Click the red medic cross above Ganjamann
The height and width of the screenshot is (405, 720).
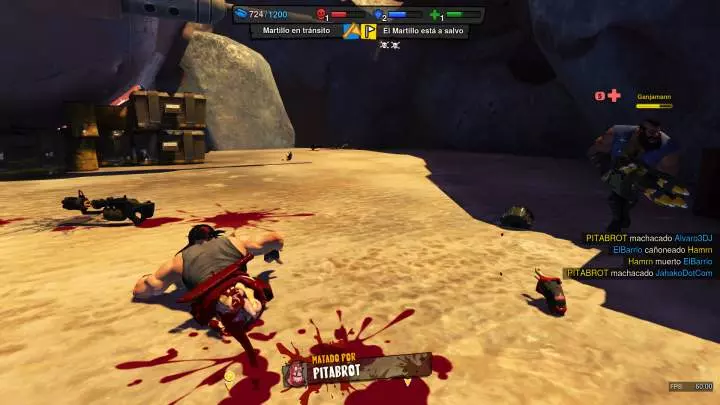pyautogui.click(x=614, y=96)
